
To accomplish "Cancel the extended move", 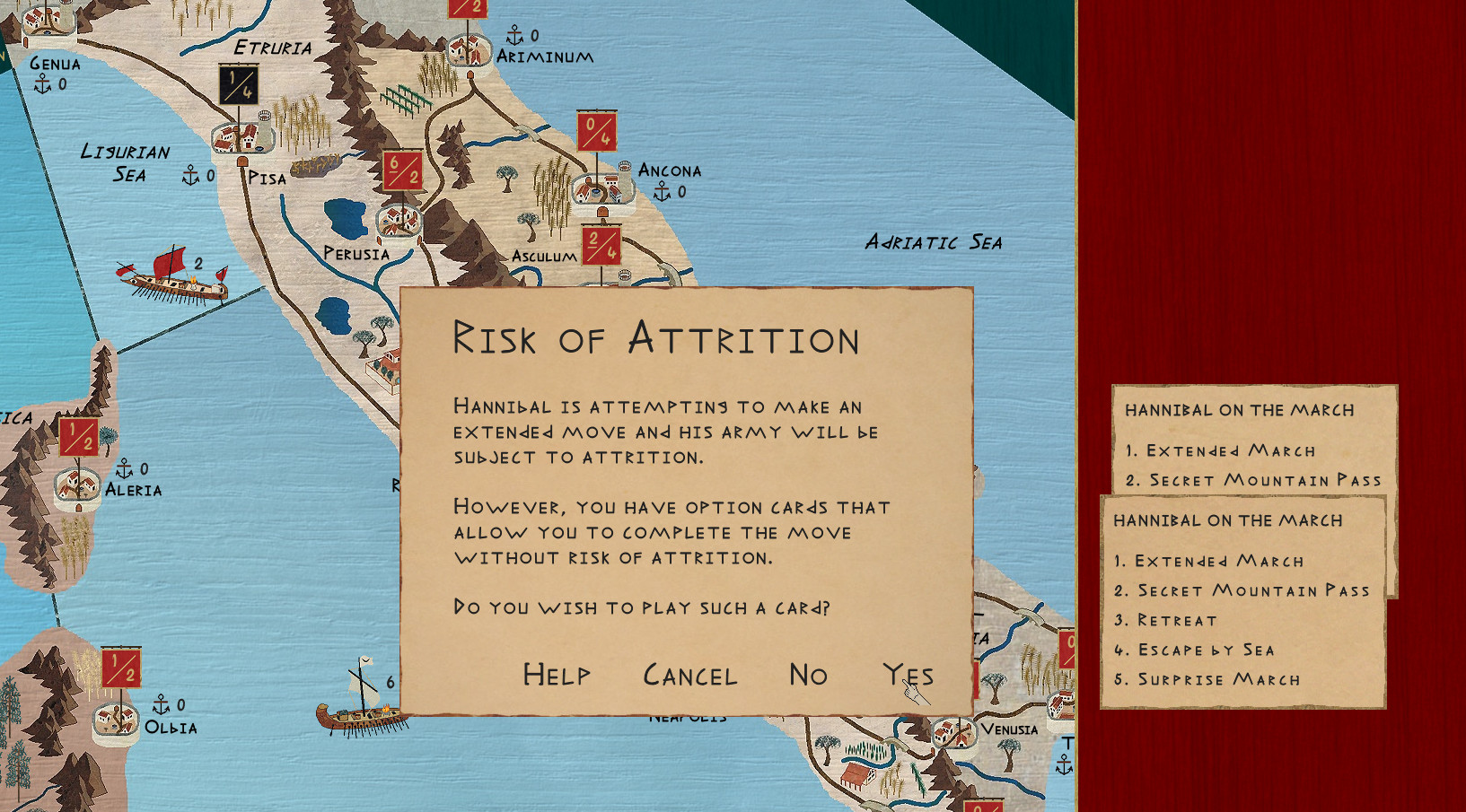I will pyautogui.click(x=689, y=675).
